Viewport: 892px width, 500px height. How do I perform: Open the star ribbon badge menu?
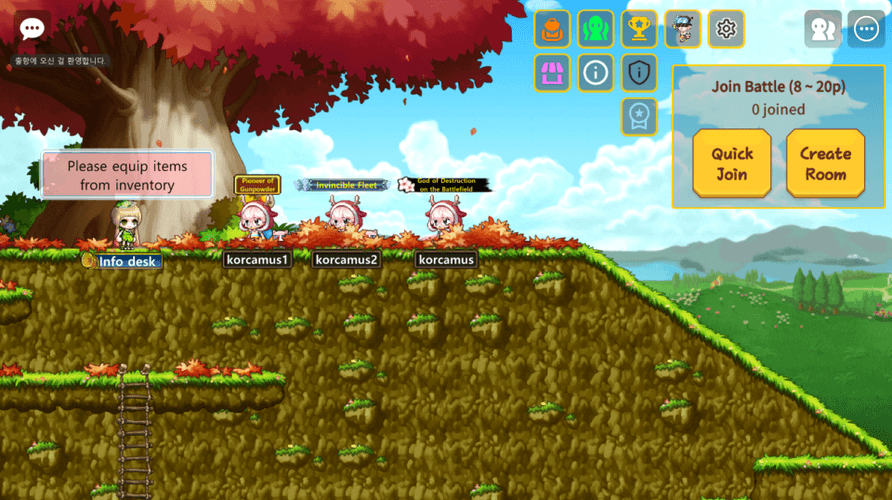point(640,116)
